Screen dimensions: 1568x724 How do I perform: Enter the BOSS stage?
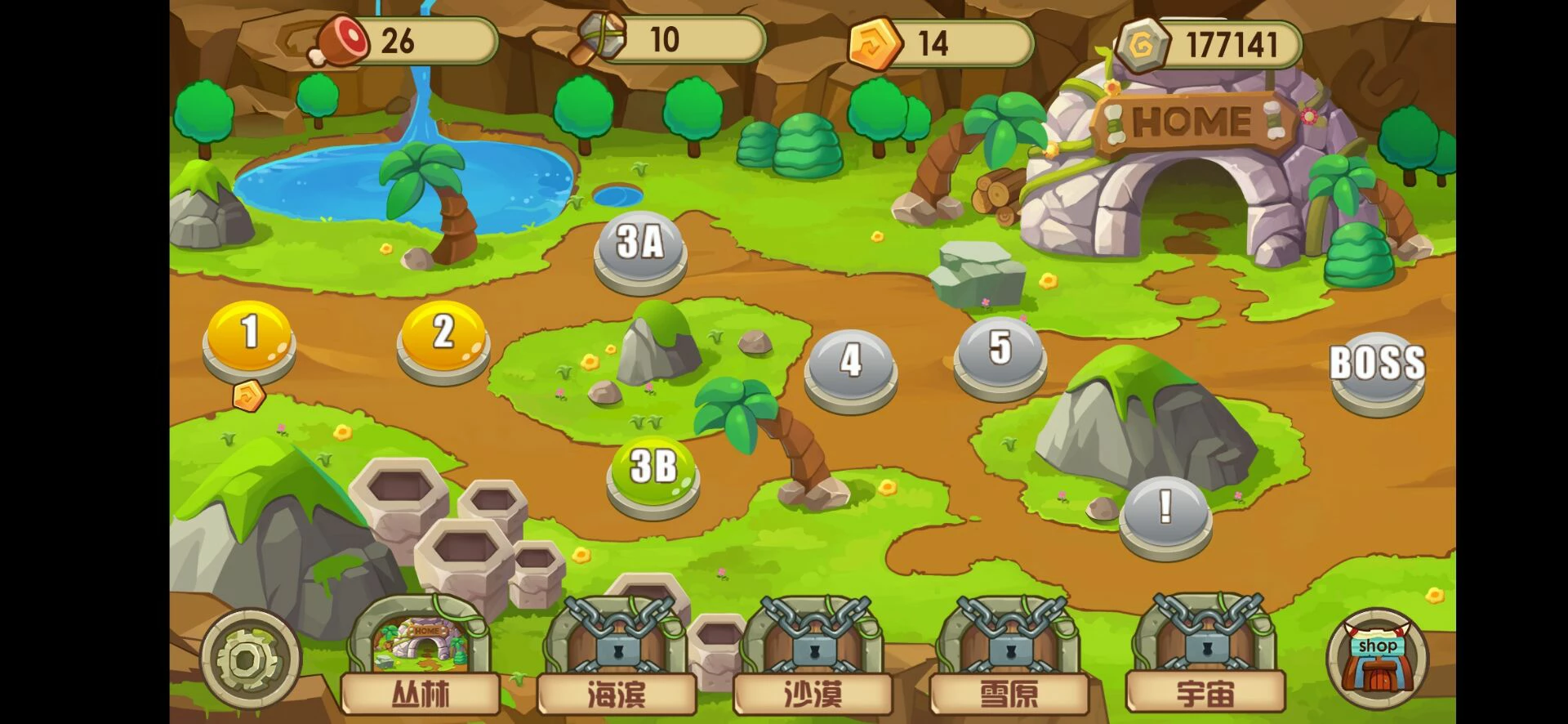point(1377,368)
